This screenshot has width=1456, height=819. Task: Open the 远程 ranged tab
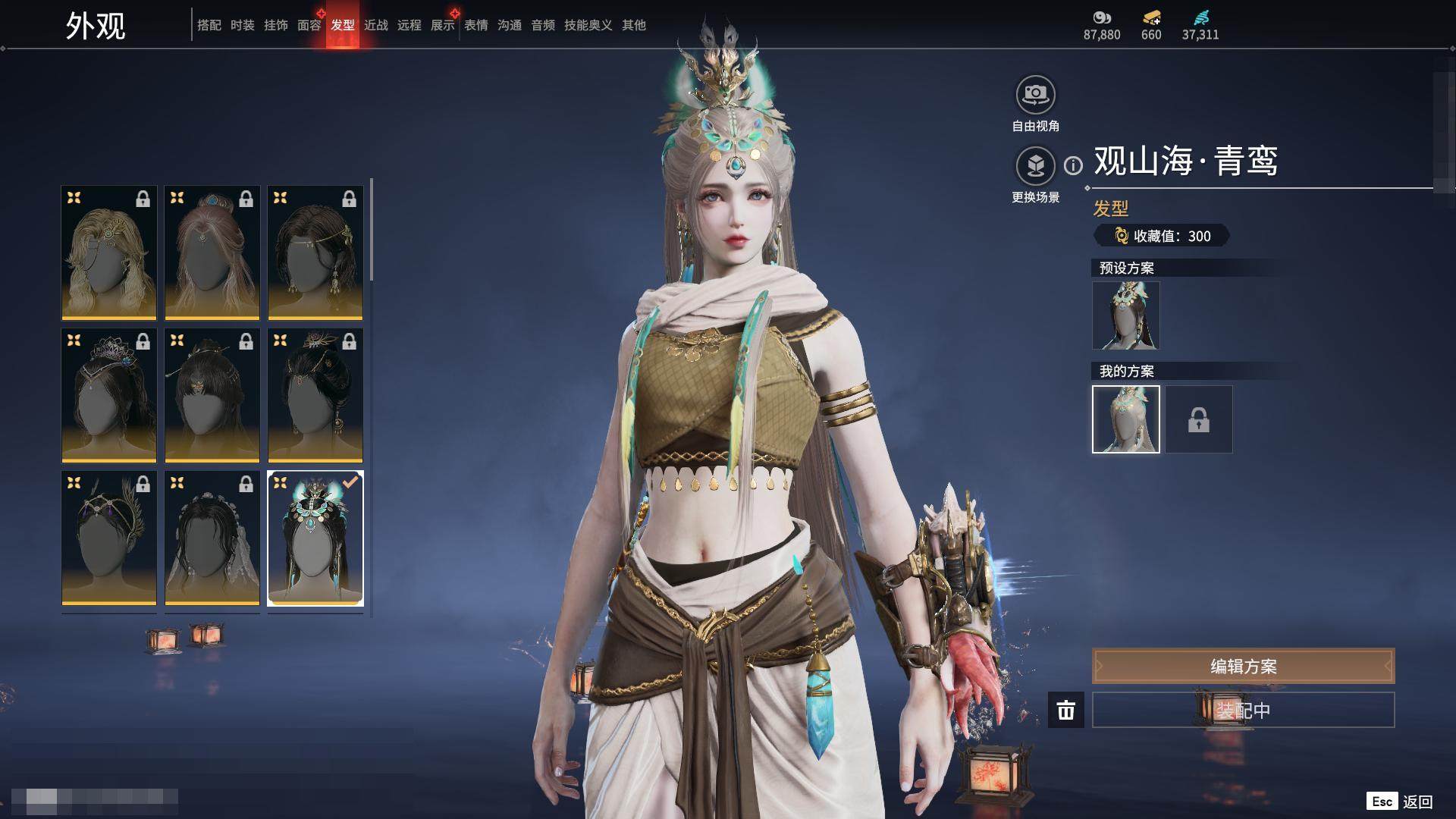coord(409,25)
